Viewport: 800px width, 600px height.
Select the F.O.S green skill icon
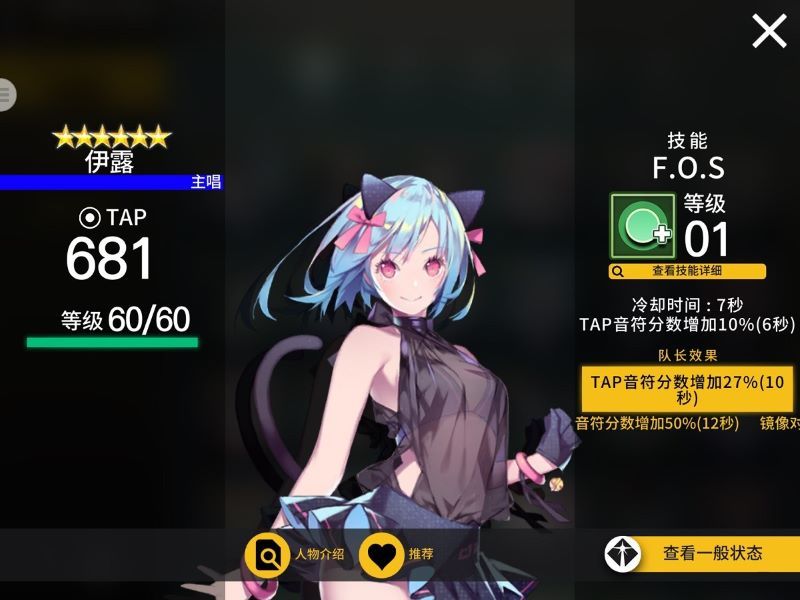point(643,226)
